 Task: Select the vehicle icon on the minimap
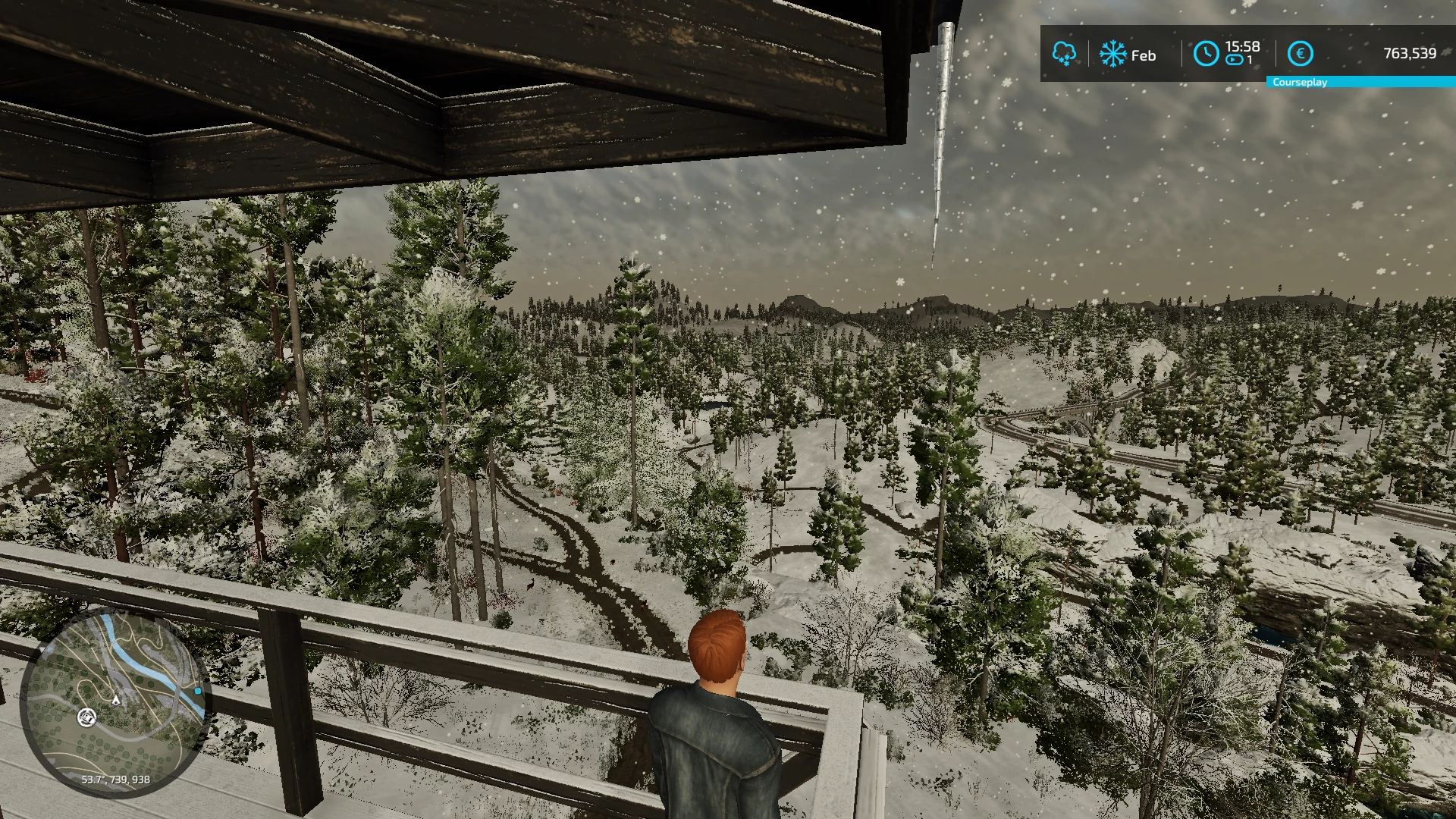point(87,717)
